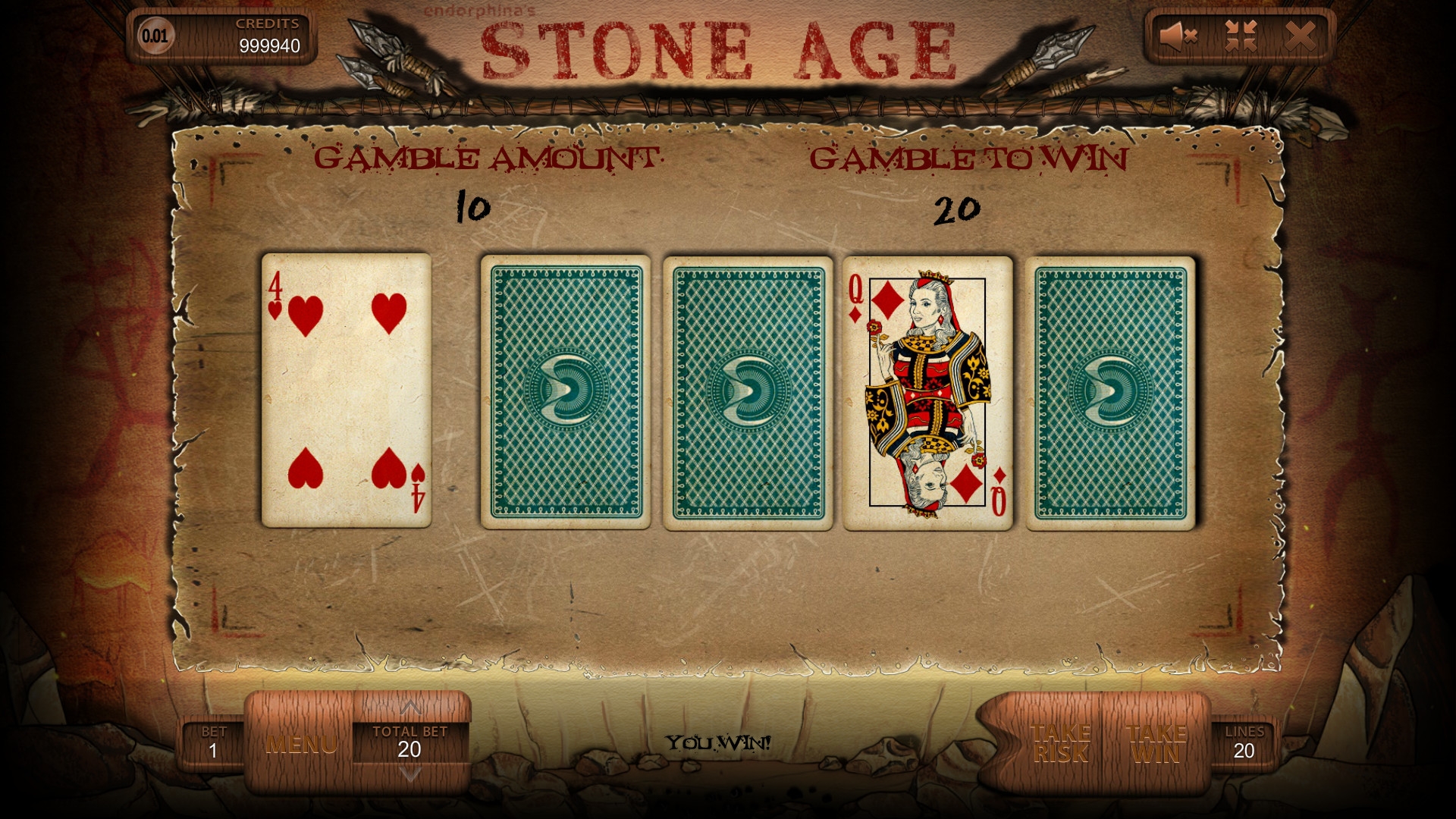Change the 0.01 coin denomination
Screen dimensions: 1456x819
point(155,36)
